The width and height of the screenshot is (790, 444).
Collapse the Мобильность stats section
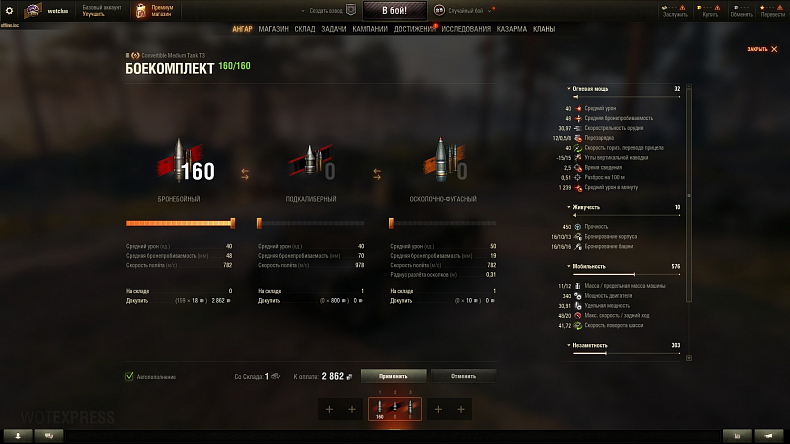coord(569,267)
